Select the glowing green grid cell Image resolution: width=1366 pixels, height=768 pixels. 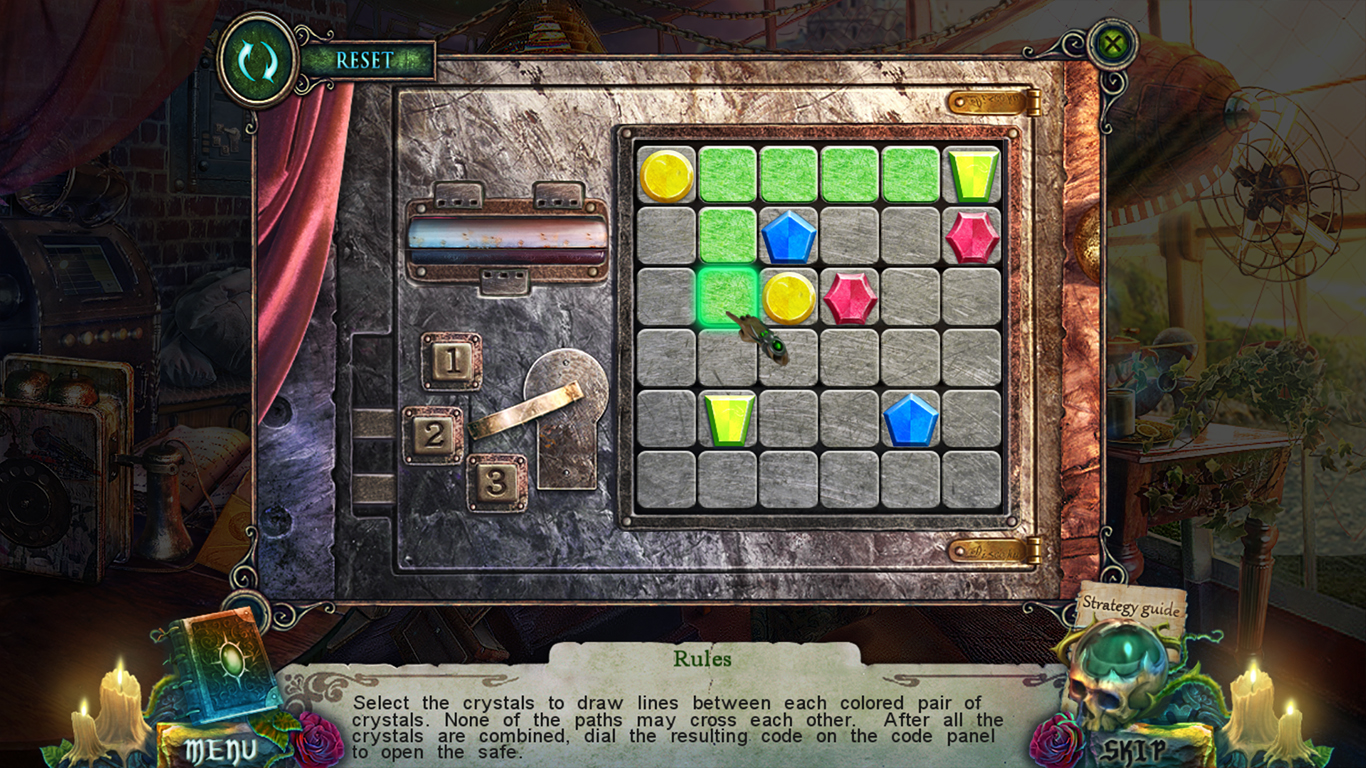(727, 298)
